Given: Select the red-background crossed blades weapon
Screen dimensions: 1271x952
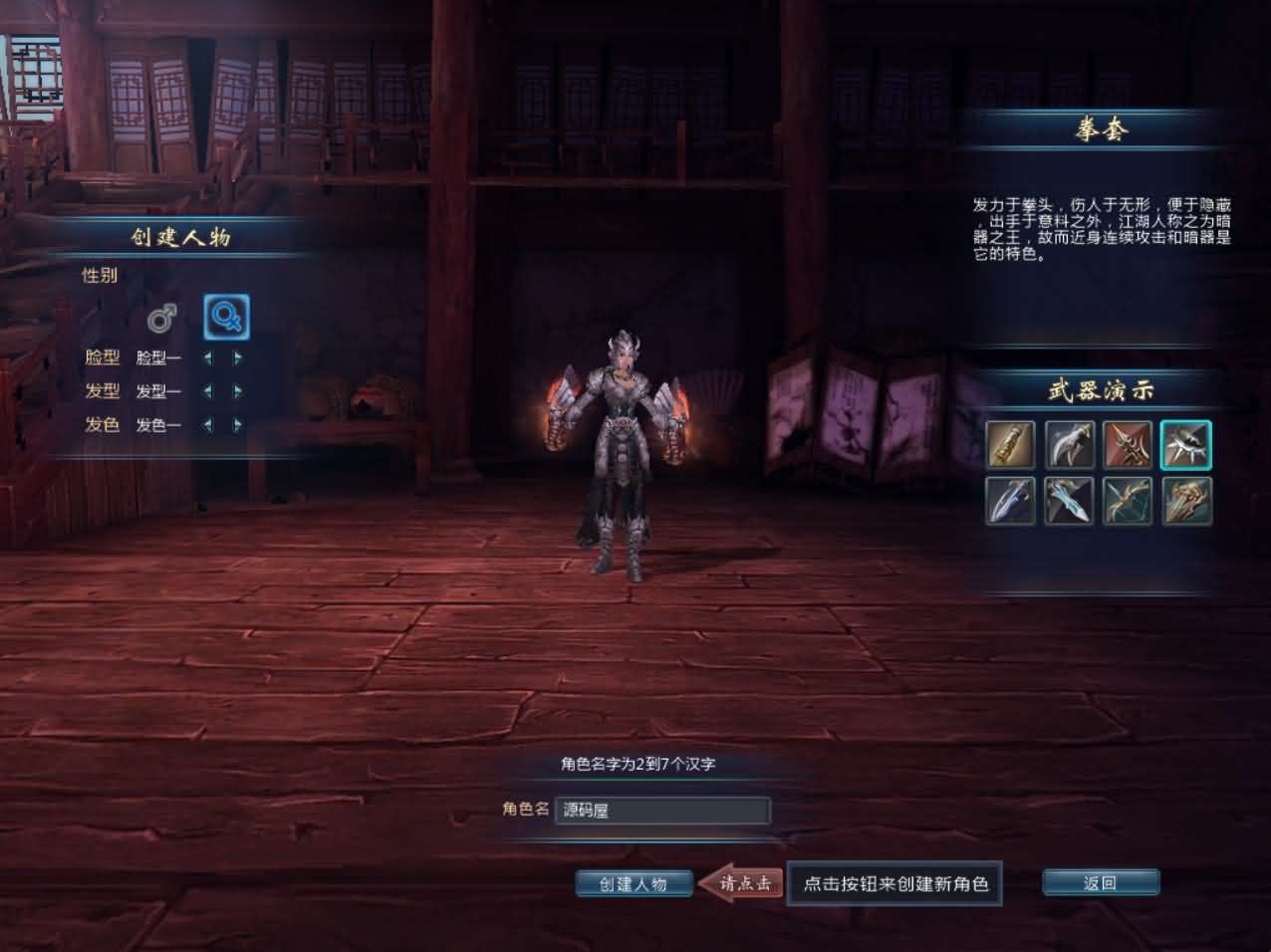Looking at the screenshot, I should click(x=1128, y=444).
